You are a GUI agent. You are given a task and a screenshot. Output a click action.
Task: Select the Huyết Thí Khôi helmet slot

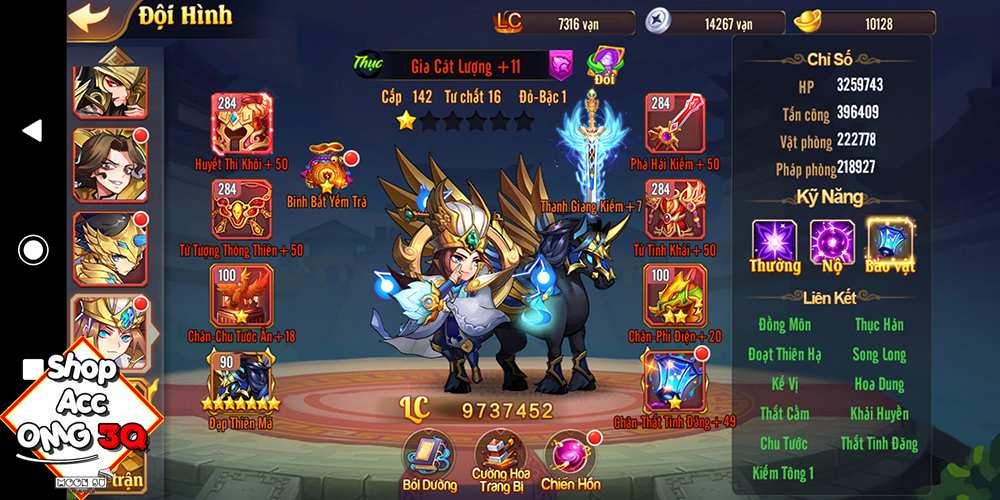(241, 123)
